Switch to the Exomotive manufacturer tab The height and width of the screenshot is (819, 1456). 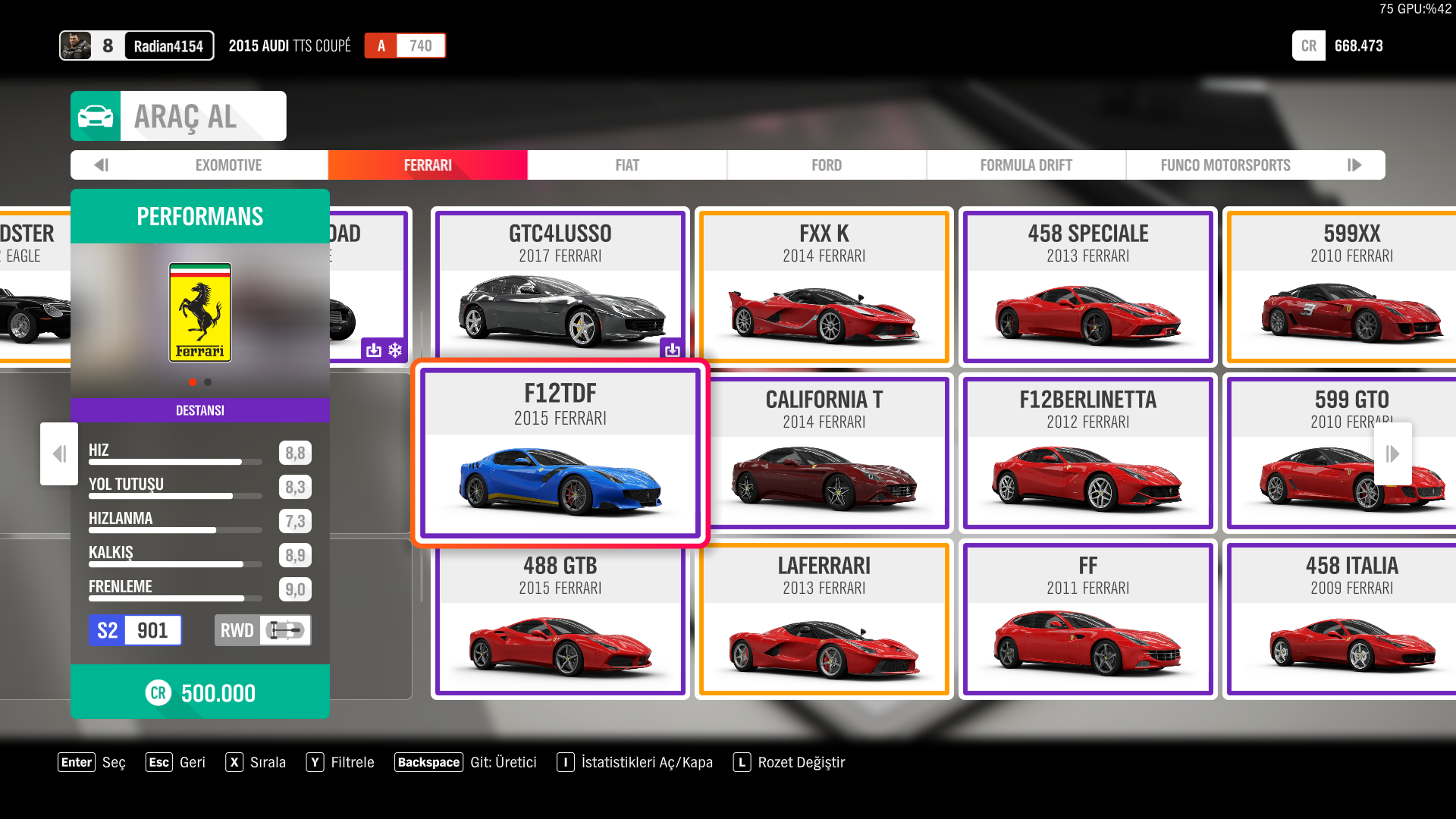point(227,165)
